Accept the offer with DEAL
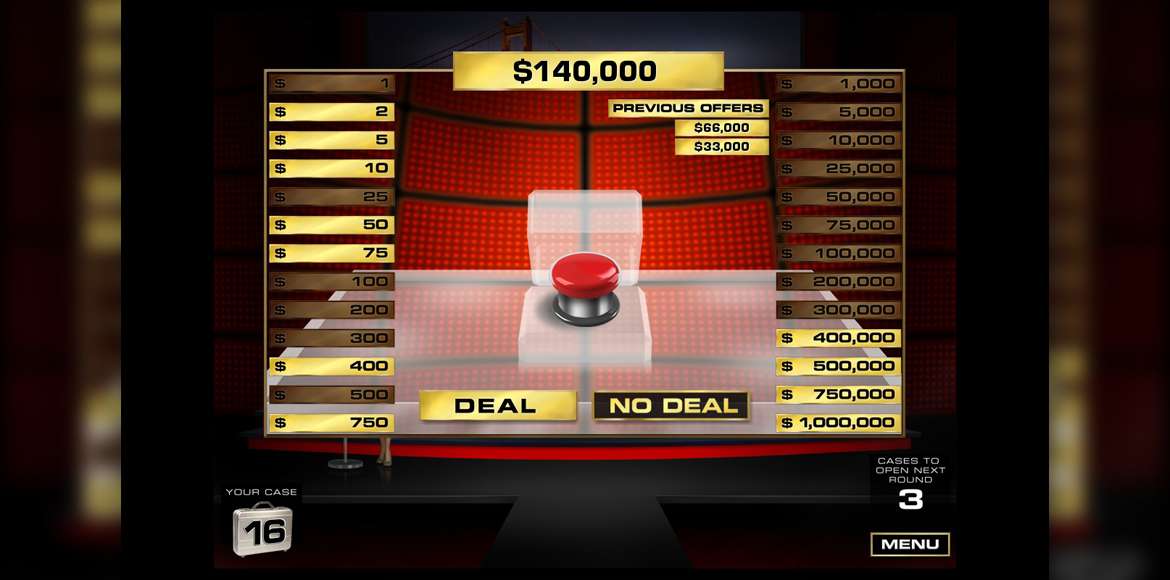 [x=497, y=405]
